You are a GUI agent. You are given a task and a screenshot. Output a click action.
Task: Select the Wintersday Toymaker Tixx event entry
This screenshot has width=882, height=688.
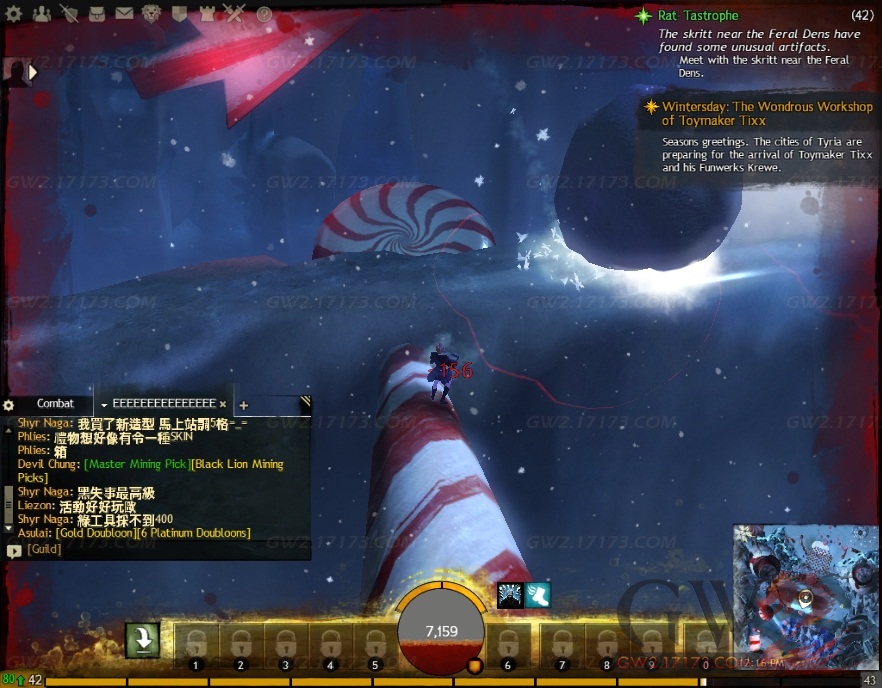(766, 113)
